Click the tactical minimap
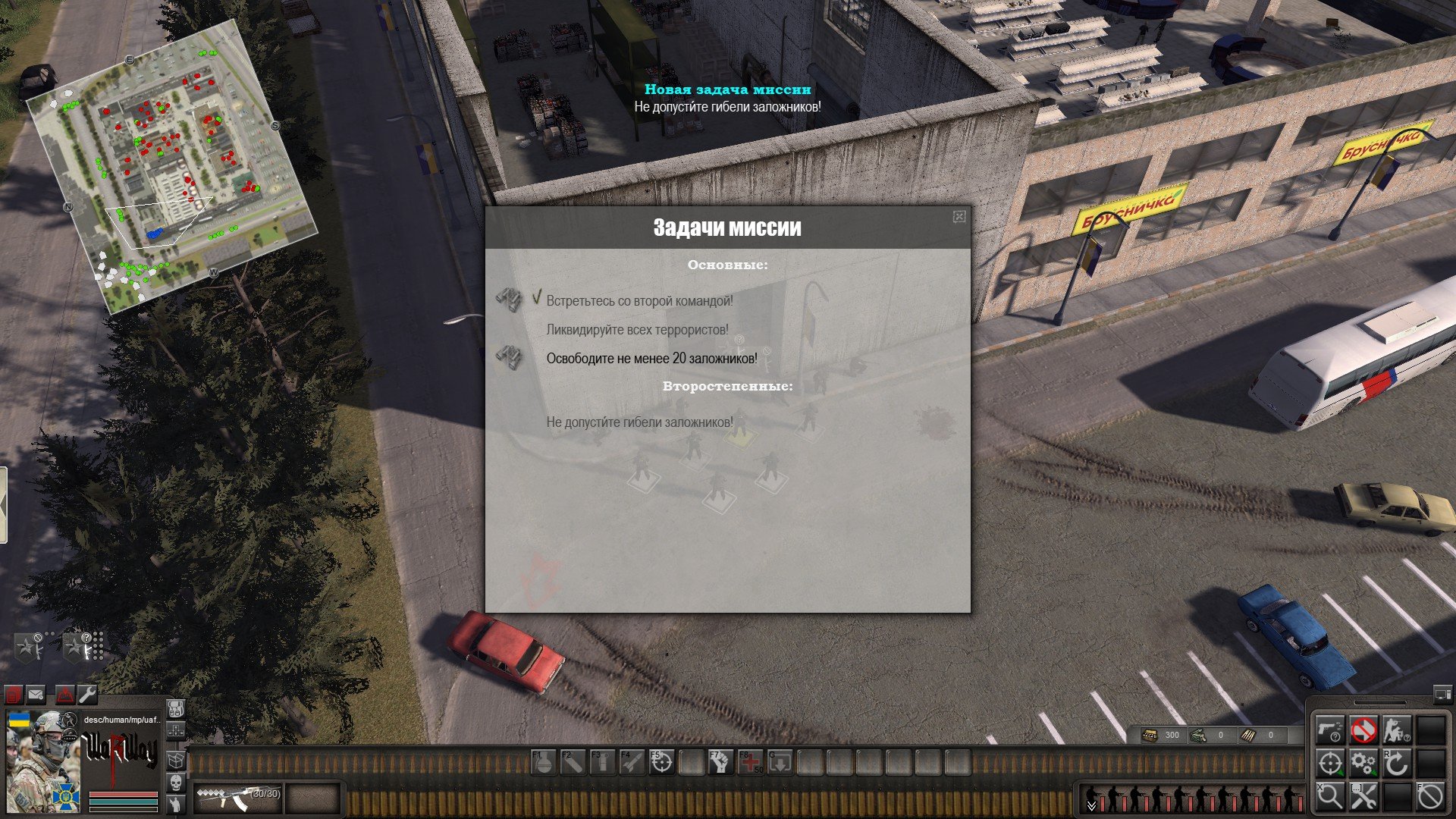Screen dimensions: 1456x819 tap(171, 165)
